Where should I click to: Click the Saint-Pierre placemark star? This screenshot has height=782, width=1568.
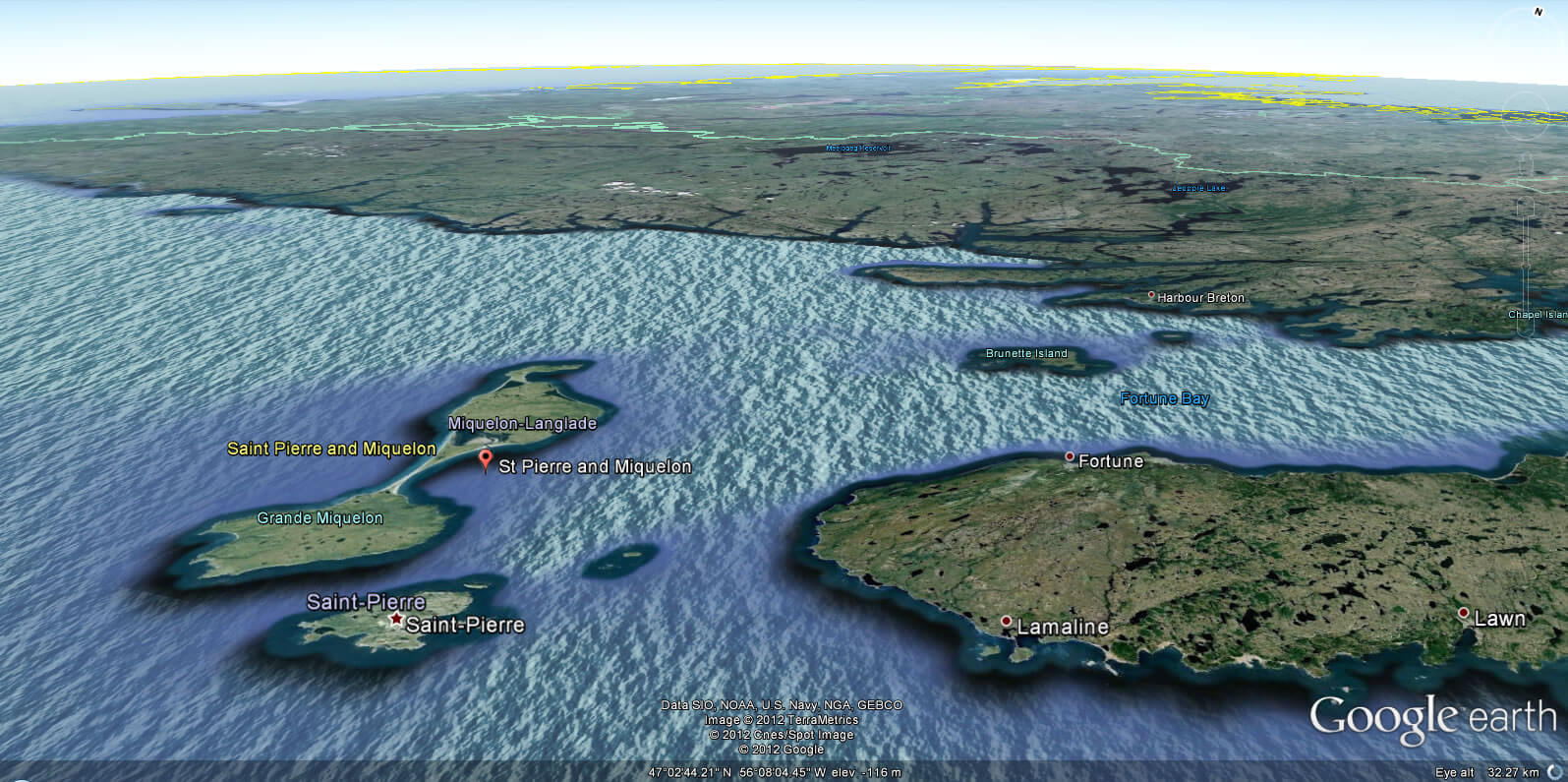[x=397, y=618]
